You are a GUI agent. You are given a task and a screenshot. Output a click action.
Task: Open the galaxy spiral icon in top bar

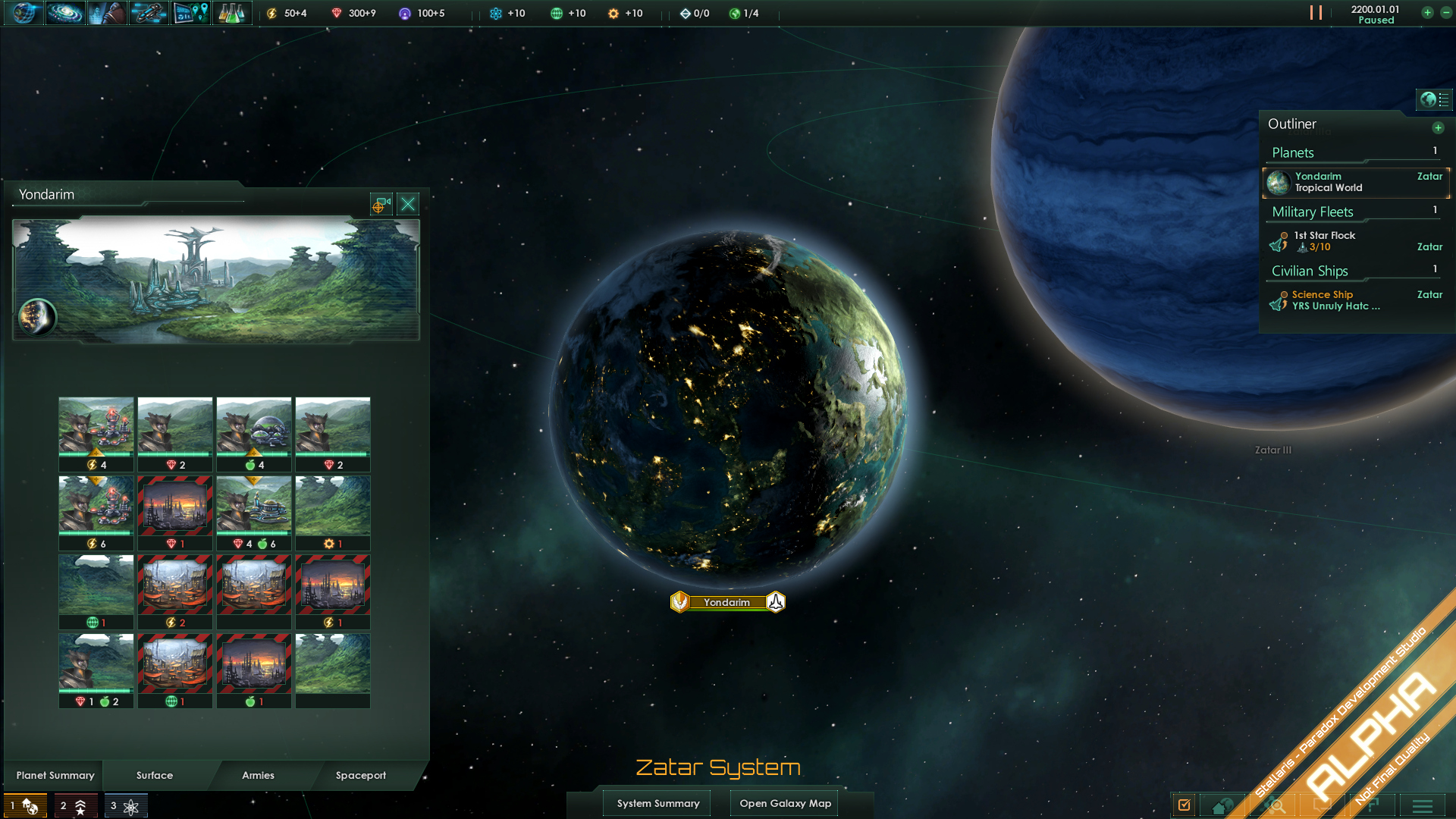click(65, 13)
